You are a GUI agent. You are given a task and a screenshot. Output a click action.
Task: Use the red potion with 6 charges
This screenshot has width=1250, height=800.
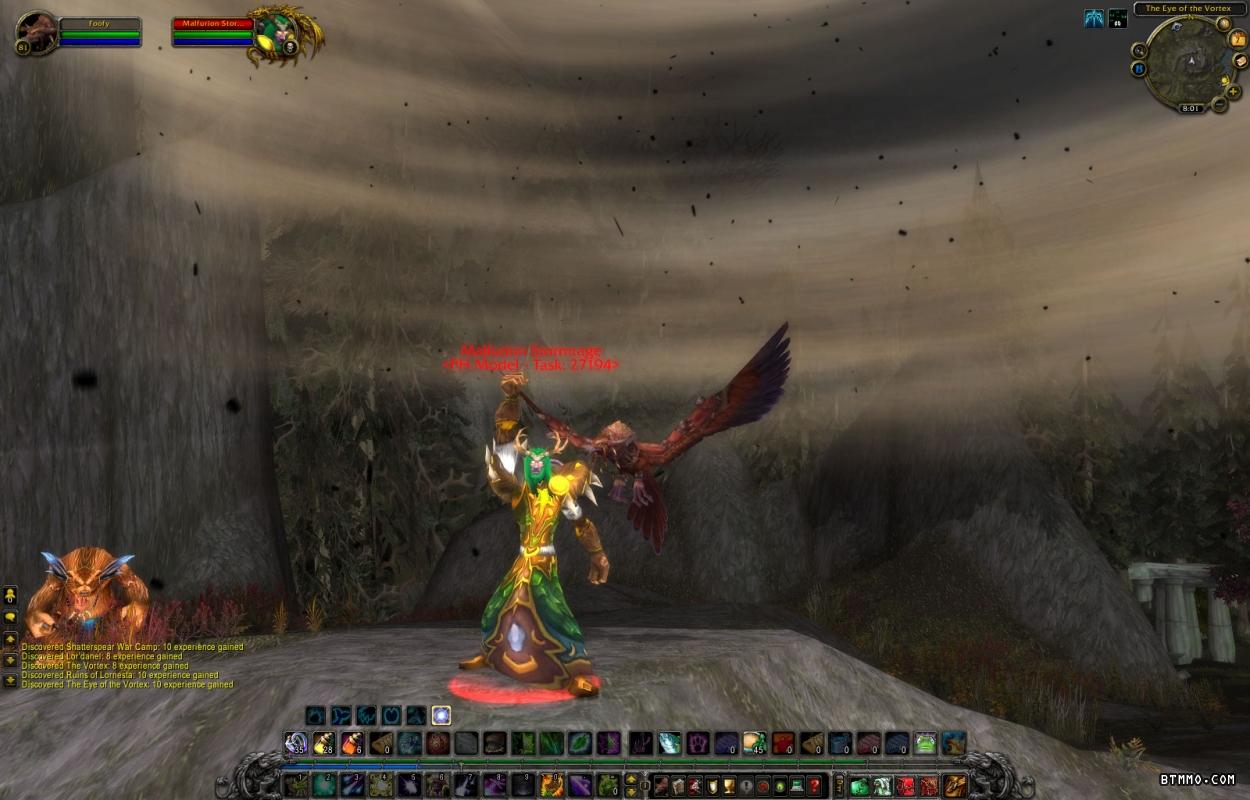352,743
